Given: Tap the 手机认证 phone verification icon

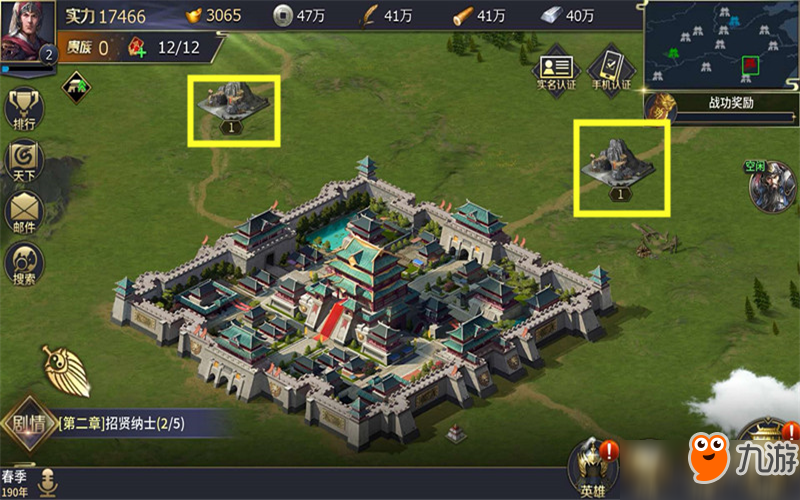Looking at the screenshot, I should coord(609,70).
